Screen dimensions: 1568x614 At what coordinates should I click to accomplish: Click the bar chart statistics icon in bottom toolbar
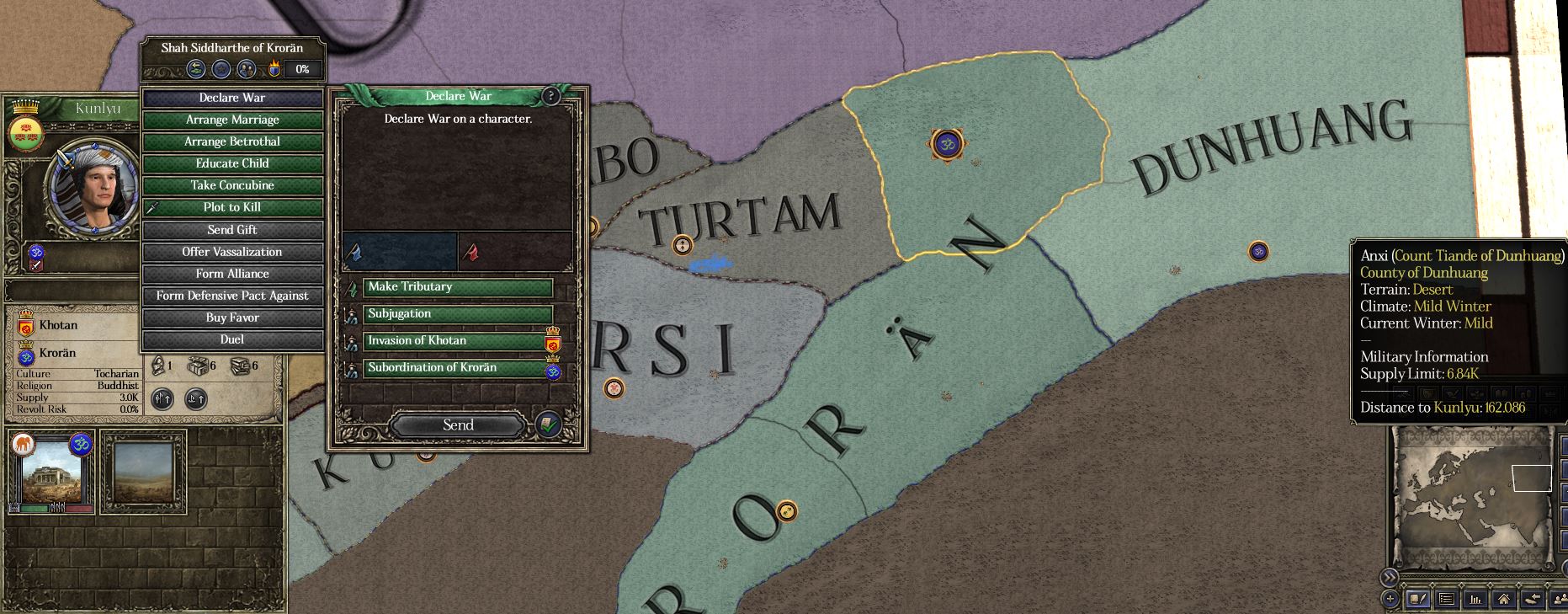[x=1475, y=600]
